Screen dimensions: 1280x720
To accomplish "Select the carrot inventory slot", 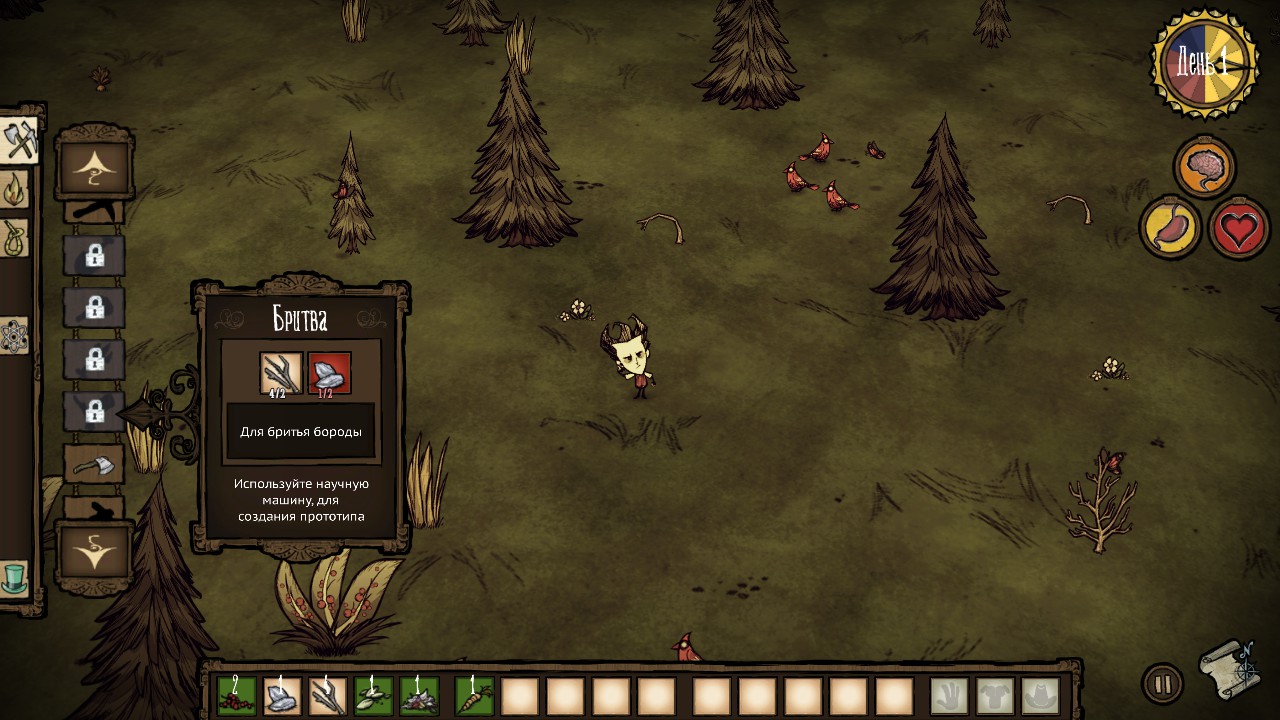I will (x=474, y=696).
